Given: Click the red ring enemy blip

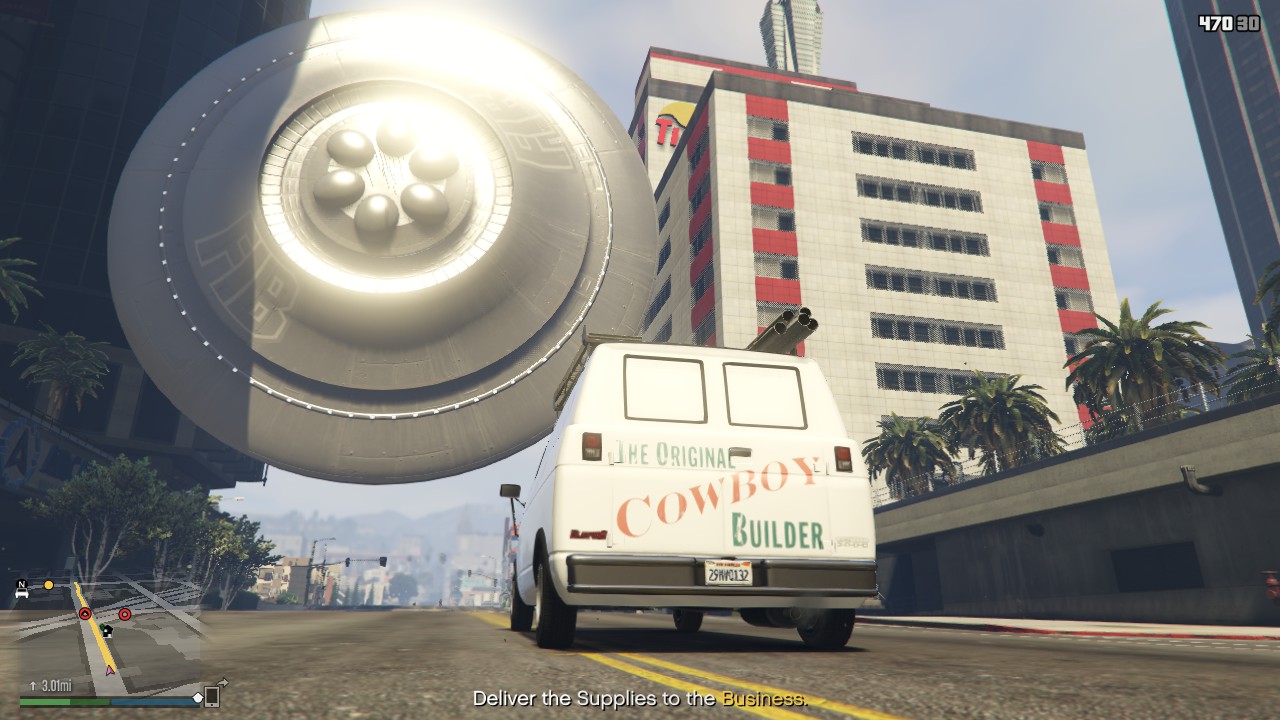Looking at the screenshot, I should coord(125,614).
